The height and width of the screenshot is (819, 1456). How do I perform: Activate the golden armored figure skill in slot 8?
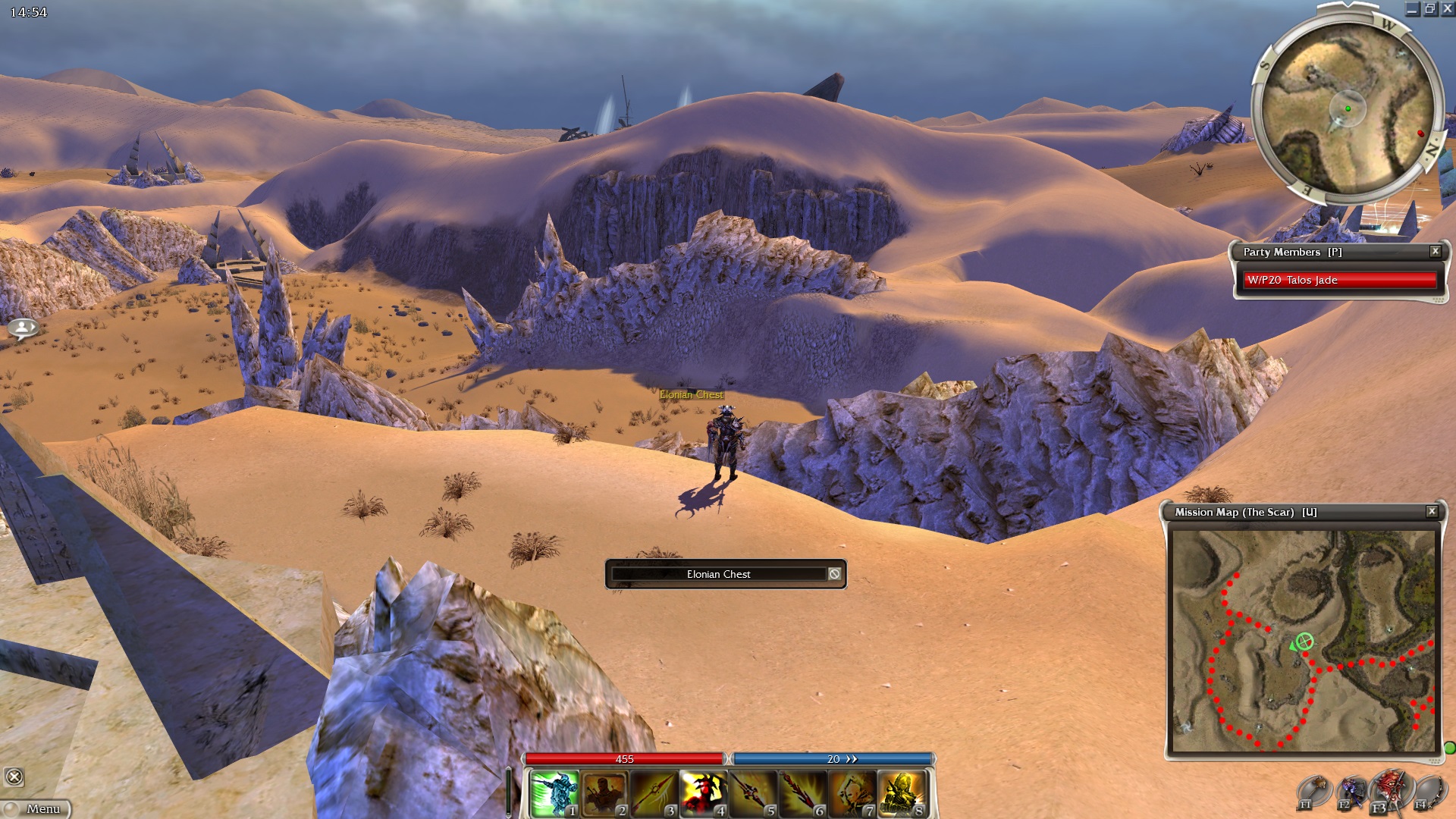point(902,793)
